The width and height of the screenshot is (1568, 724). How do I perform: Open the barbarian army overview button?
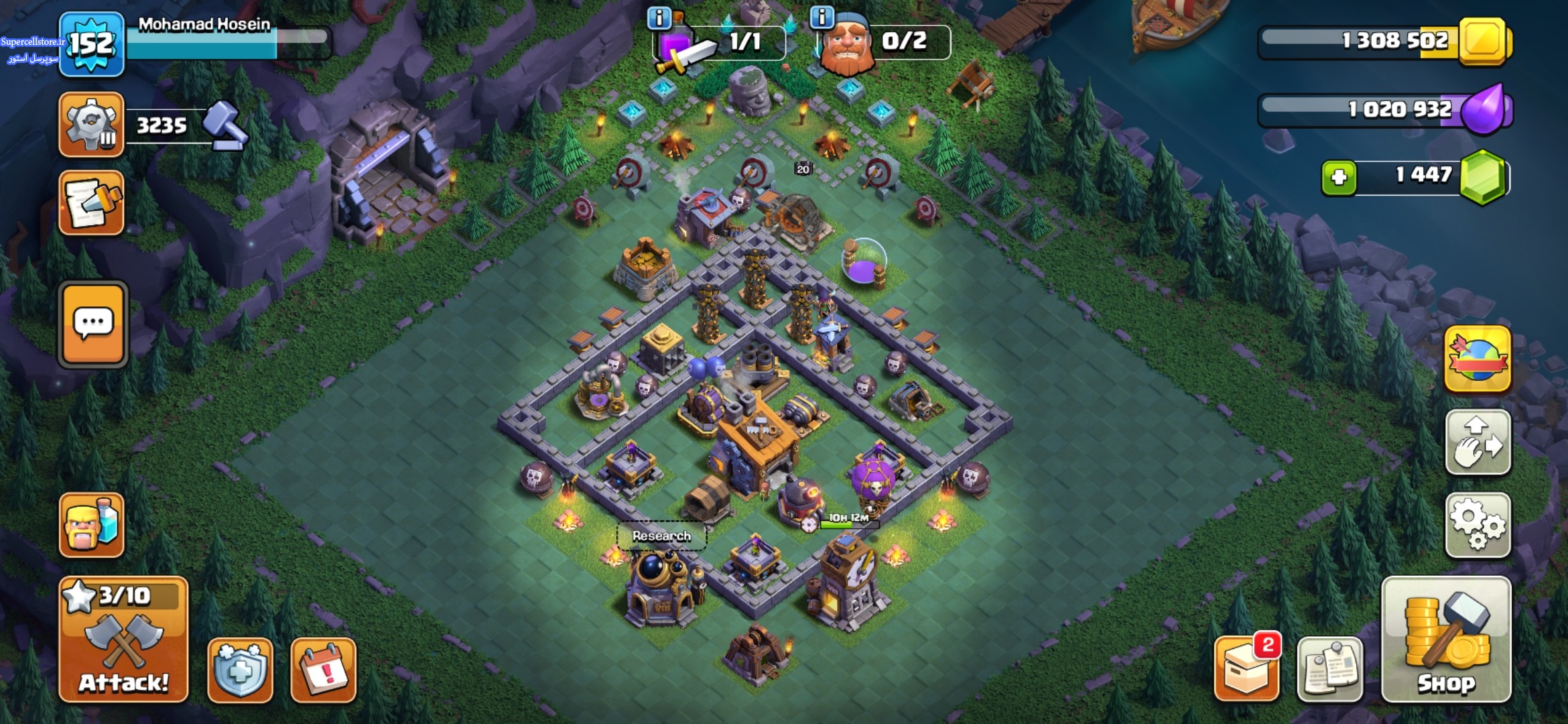coord(92,525)
